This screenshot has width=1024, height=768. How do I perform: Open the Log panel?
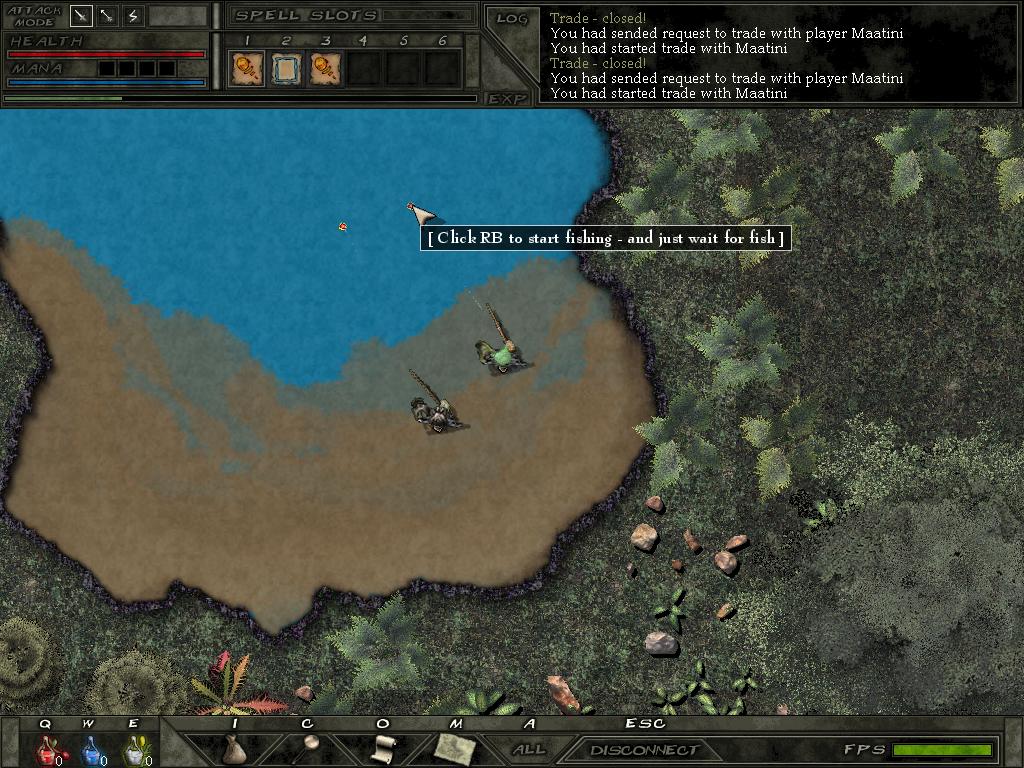coord(512,18)
